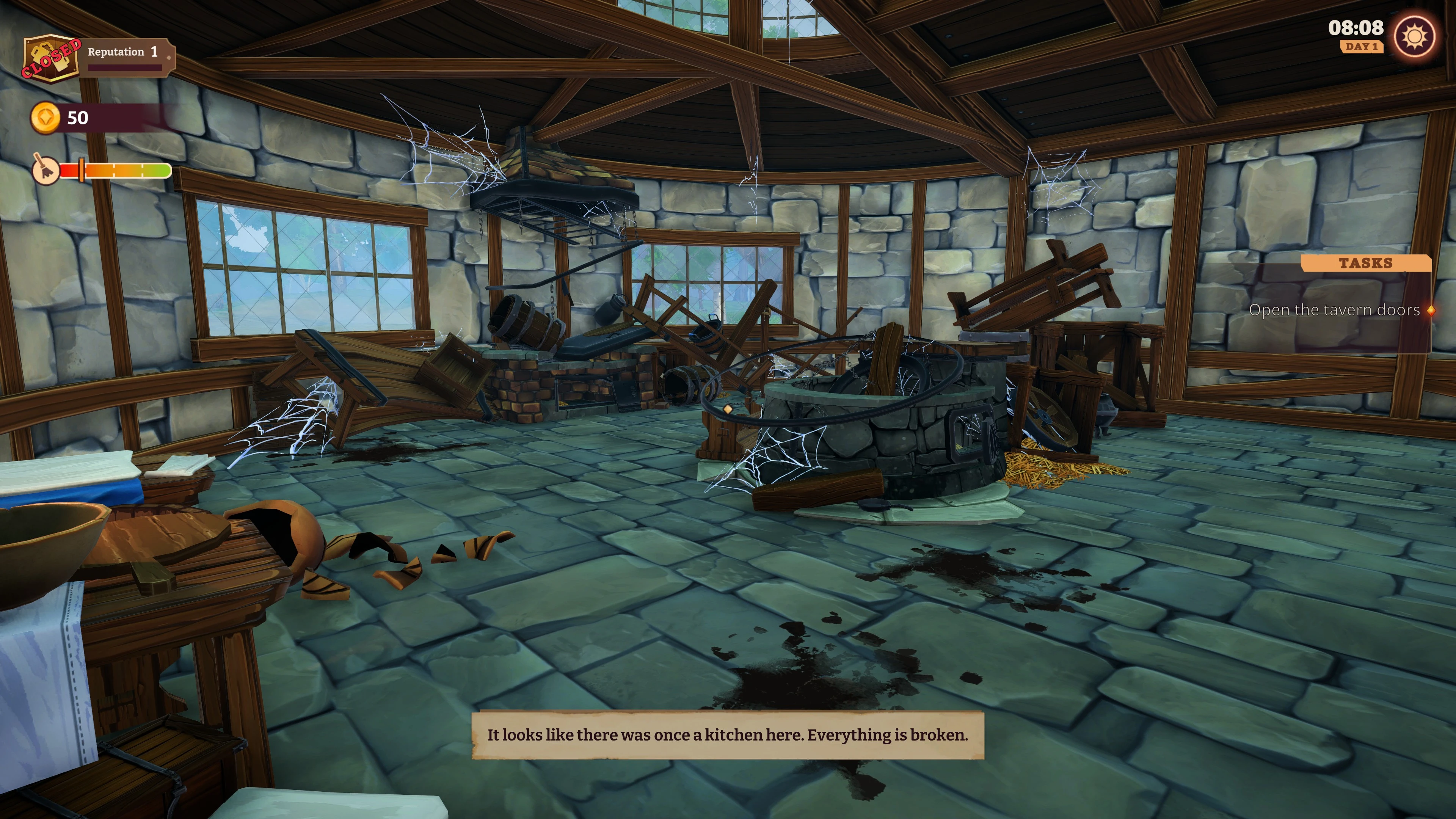The height and width of the screenshot is (819, 1456).
Task: Open the Tasks panel header
Action: [x=1365, y=263]
